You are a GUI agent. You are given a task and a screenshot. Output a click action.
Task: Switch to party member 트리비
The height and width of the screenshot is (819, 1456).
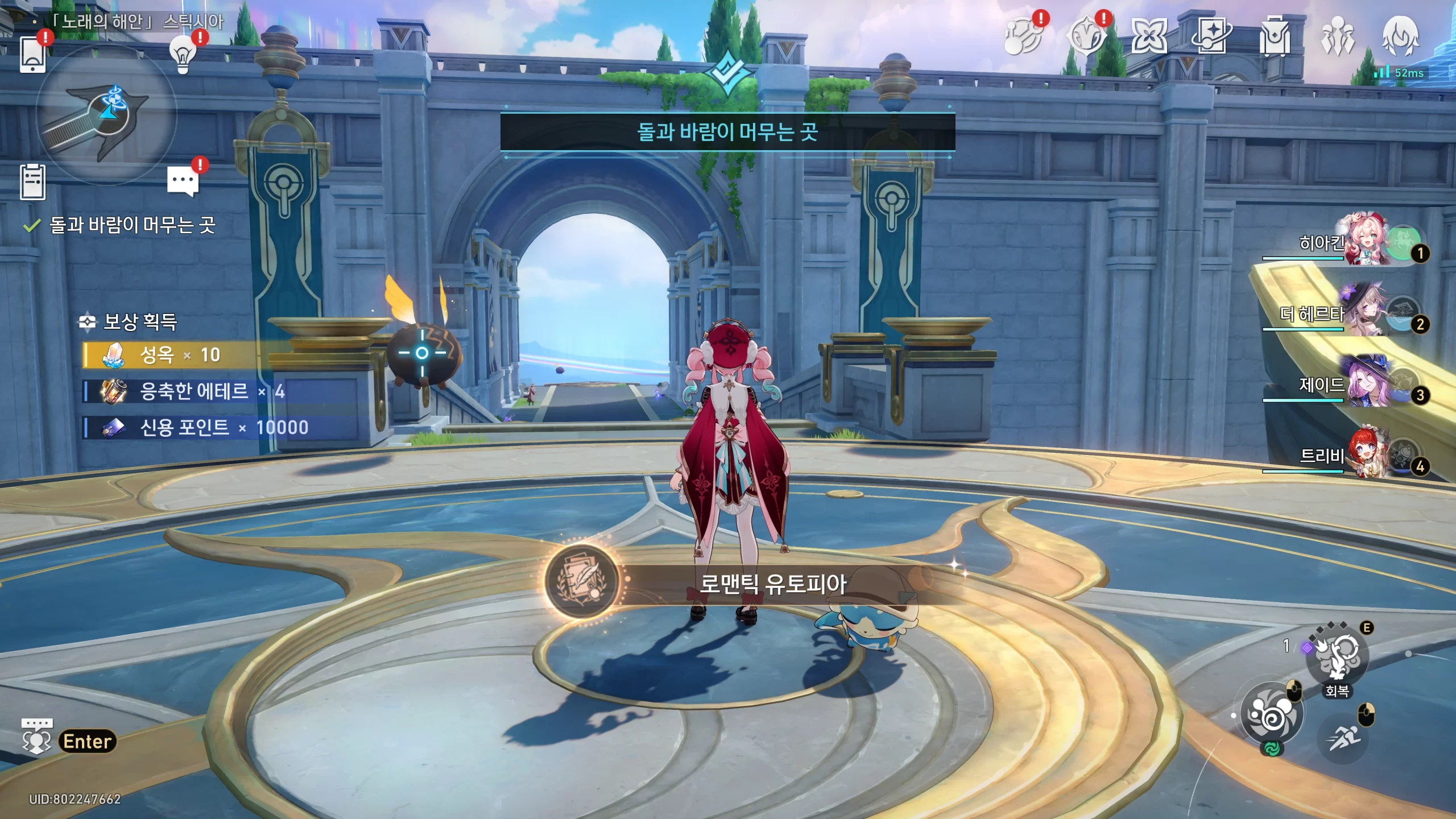click(x=1365, y=455)
